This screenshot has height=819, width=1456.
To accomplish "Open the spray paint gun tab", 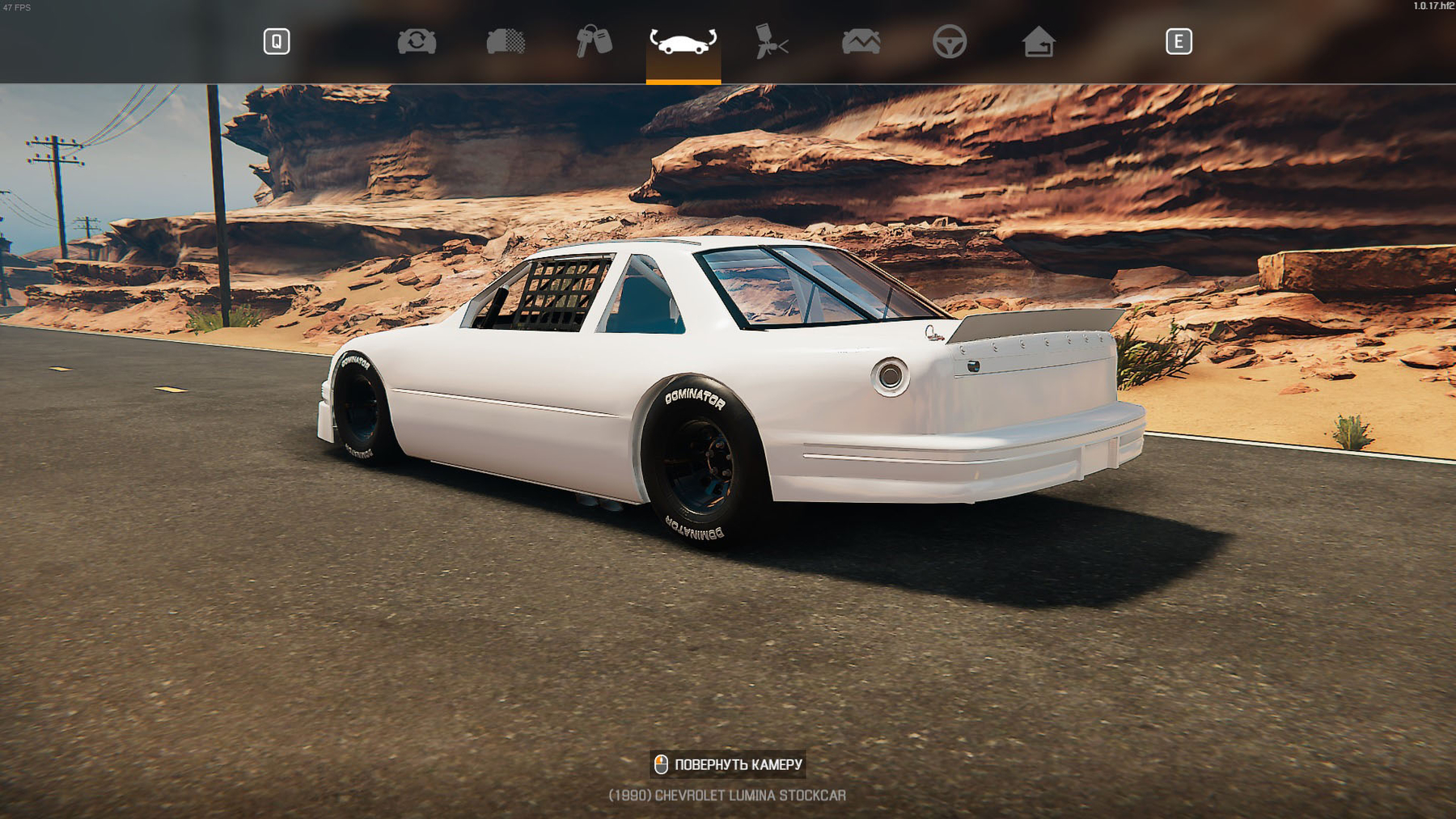I will [x=772, y=41].
